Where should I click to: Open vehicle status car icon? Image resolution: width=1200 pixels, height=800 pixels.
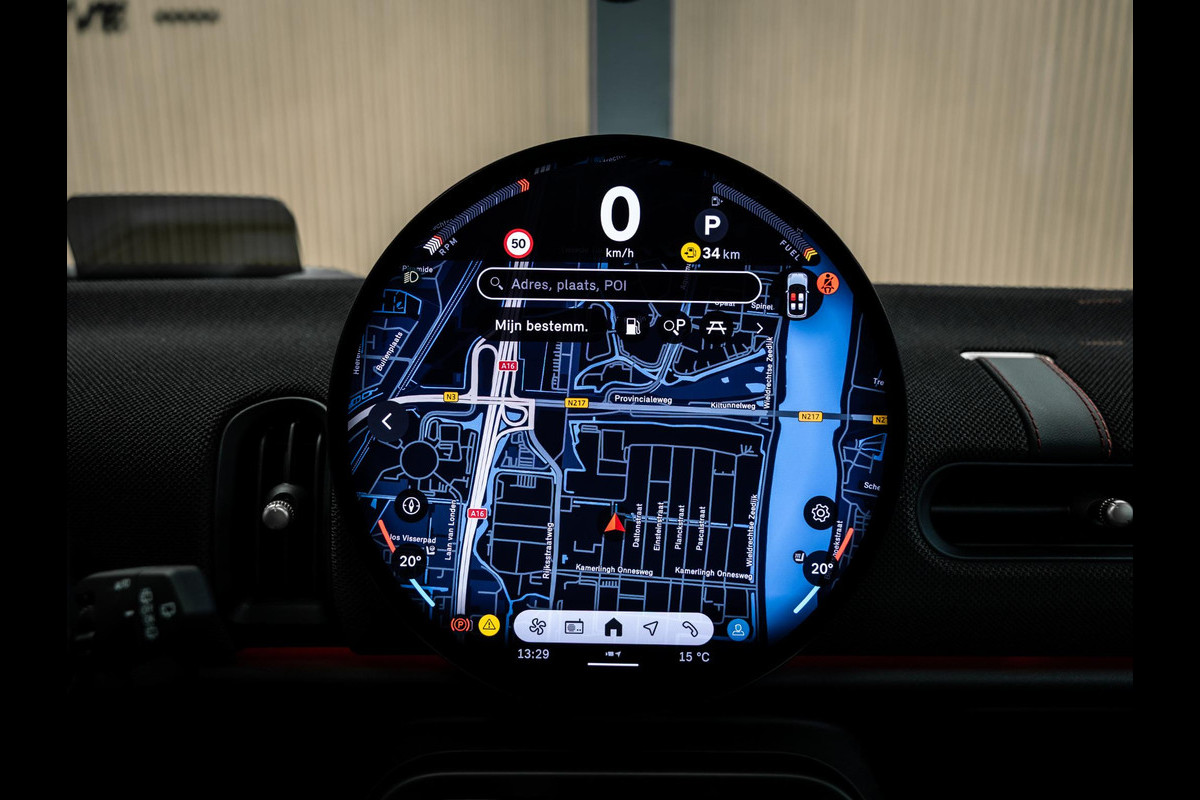tap(797, 297)
